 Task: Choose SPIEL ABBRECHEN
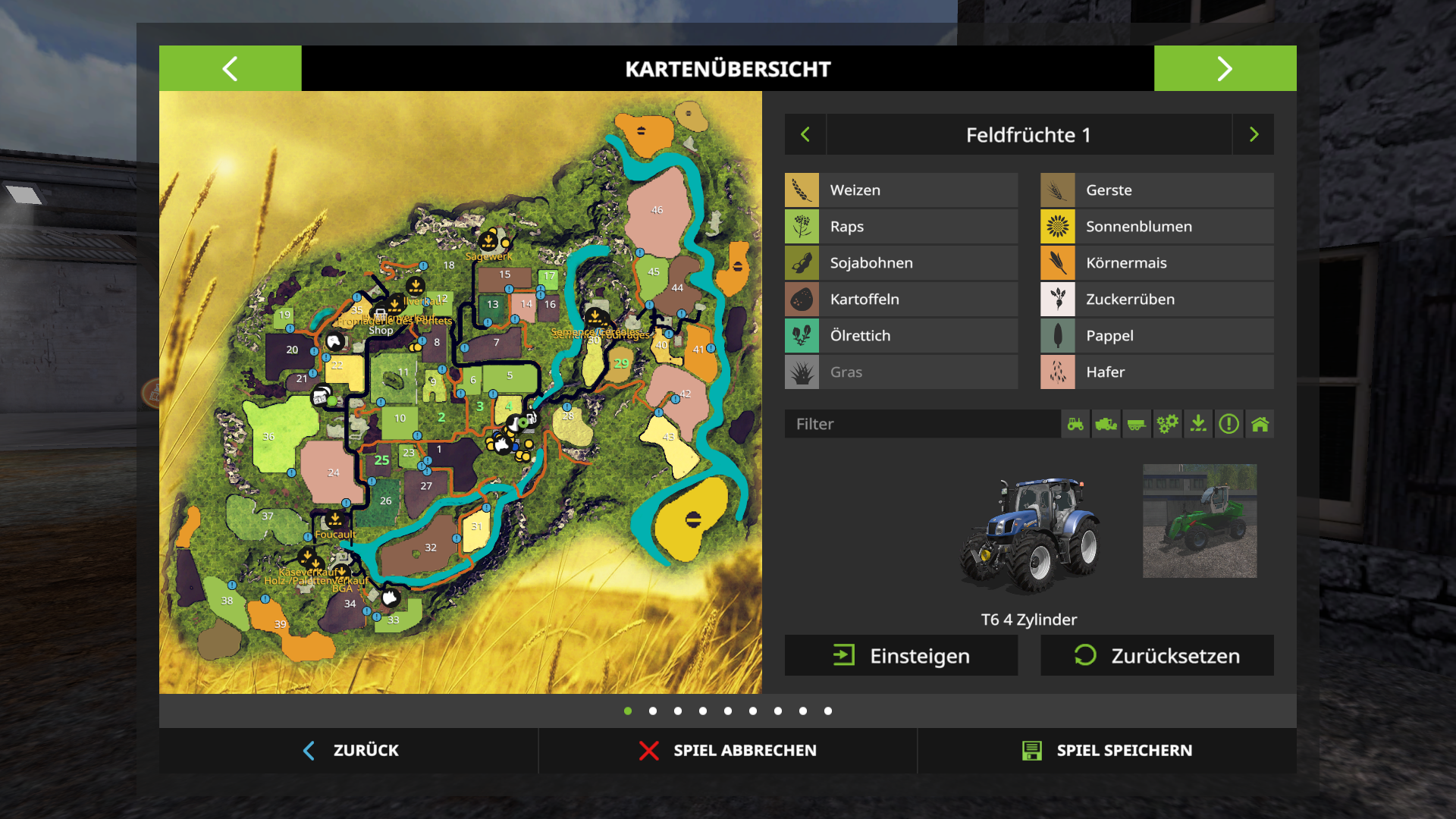[728, 750]
